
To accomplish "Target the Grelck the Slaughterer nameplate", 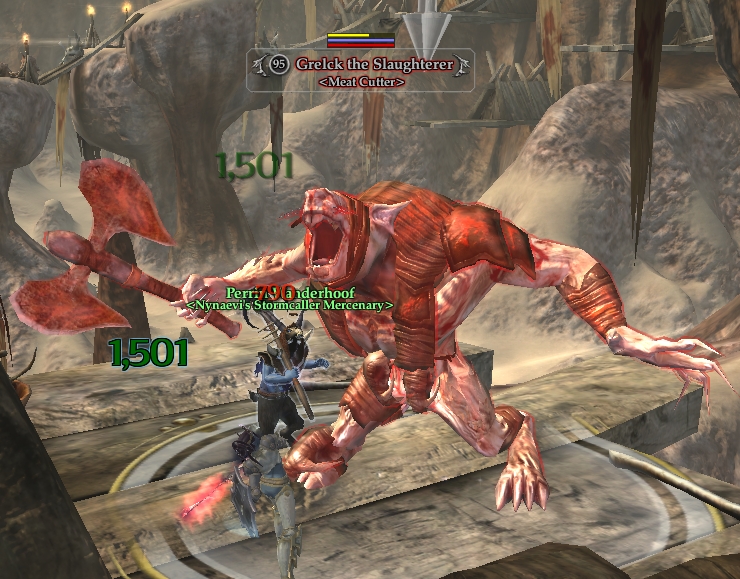I will [x=361, y=66].
